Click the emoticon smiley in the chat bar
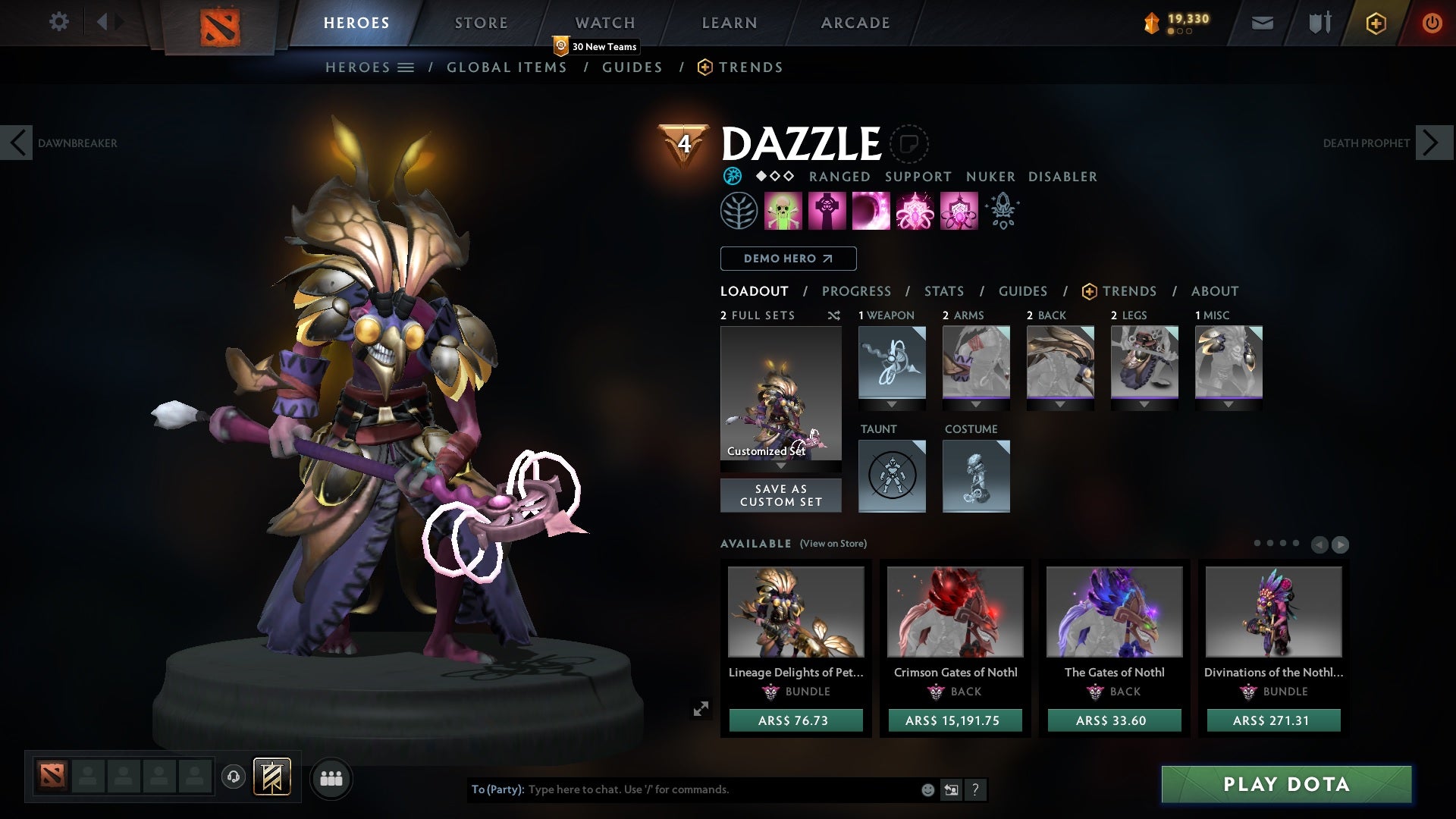 927,789
